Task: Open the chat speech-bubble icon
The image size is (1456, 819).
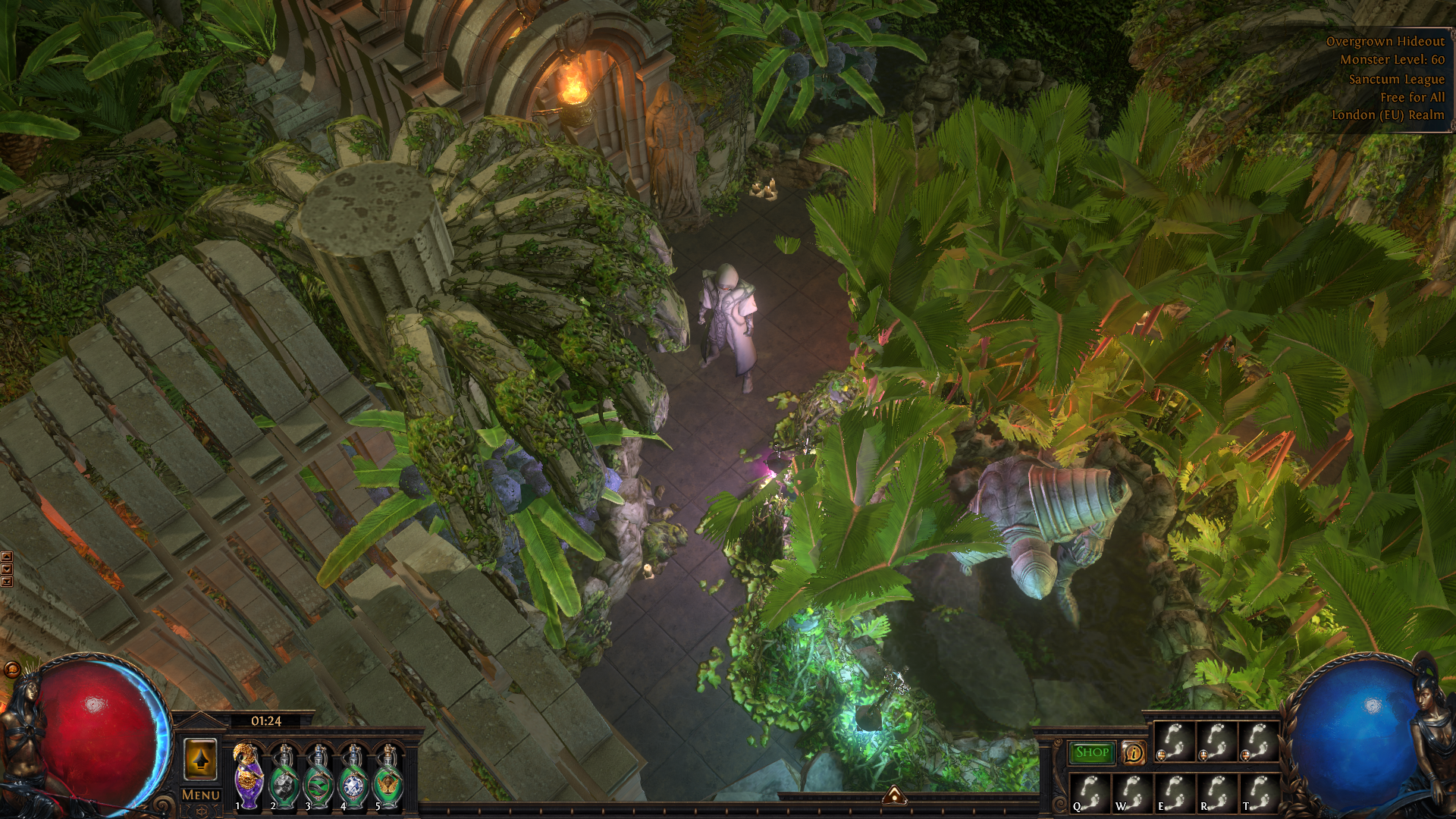Action: coord(12,669)
